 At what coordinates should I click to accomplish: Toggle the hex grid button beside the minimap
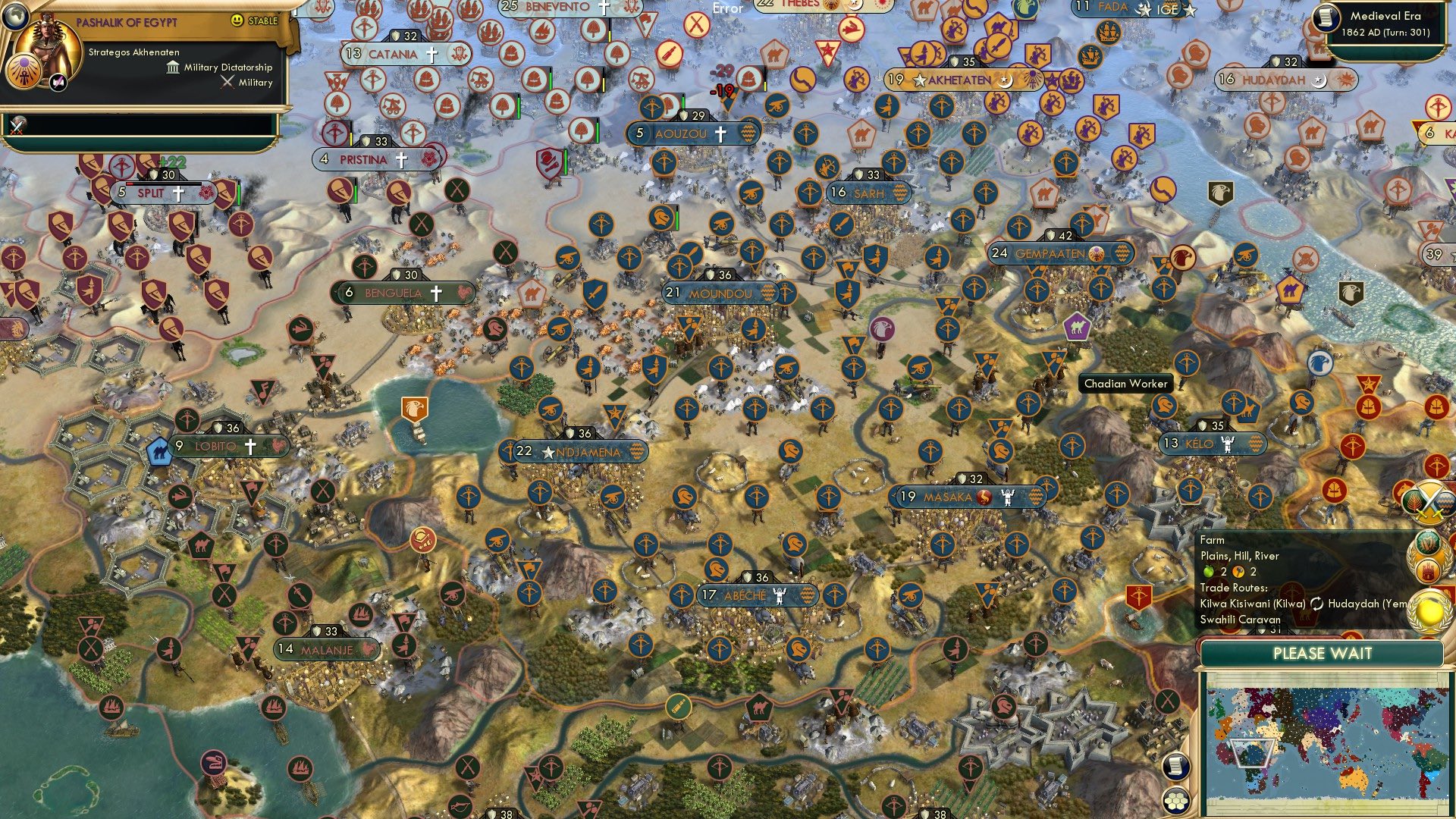(x=1175, y=801)
